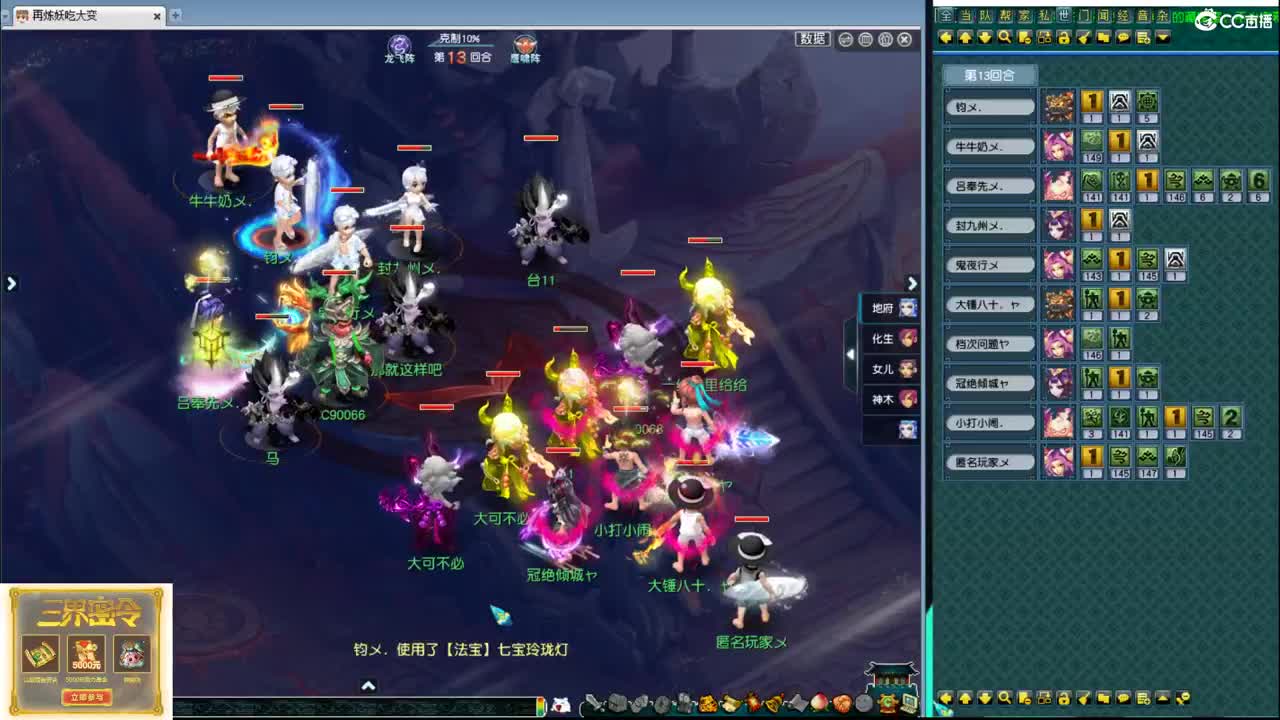The height and width of the screenshot is (720, 1280).
Task: Select the magnifier search icon in chat toolbar
Action: pyautogui.click(x=1005, y=36)
